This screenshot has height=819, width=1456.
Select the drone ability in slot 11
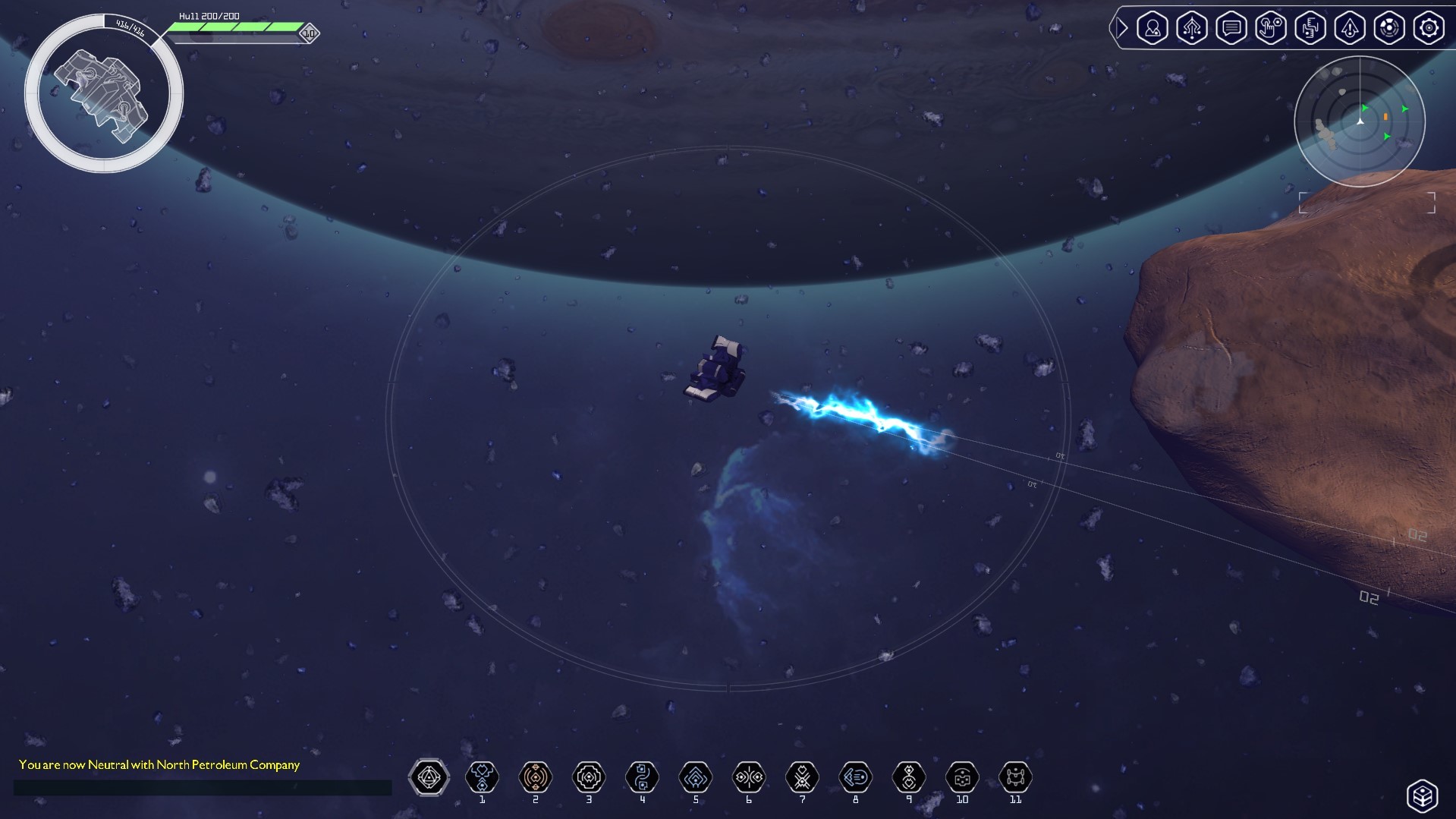[x=1015, y=777]
